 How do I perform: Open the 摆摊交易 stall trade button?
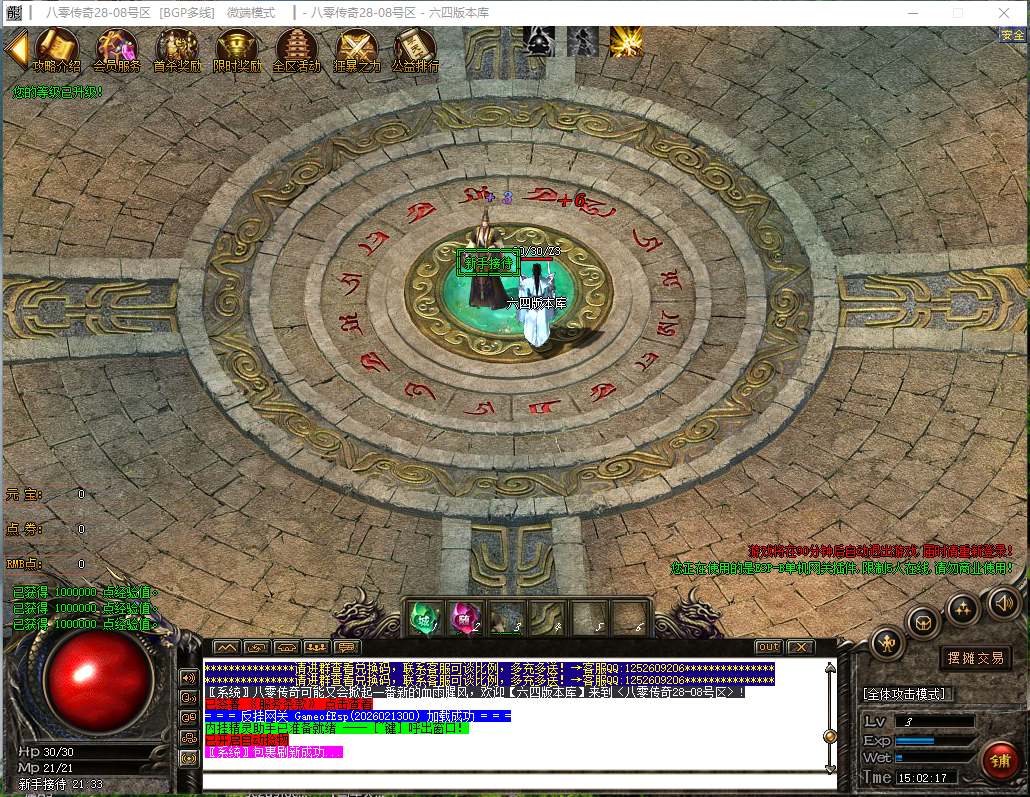point(976,658)
